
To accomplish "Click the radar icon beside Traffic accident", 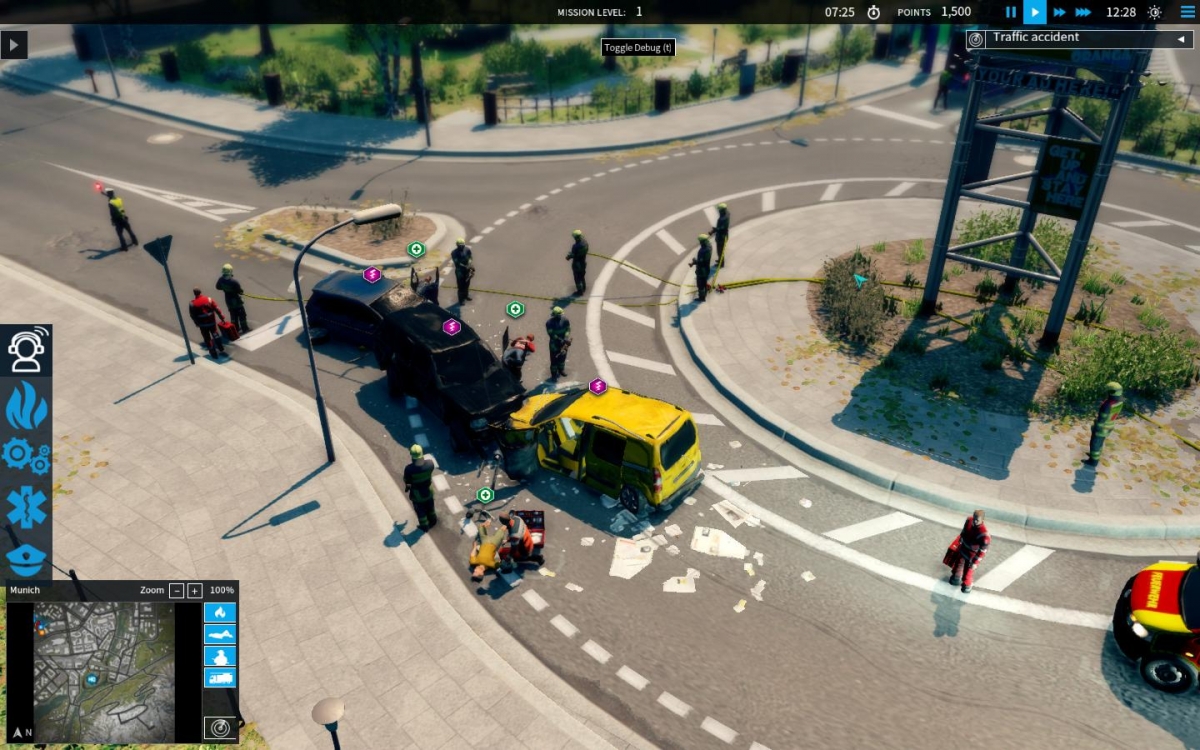I will pos(976,39).
